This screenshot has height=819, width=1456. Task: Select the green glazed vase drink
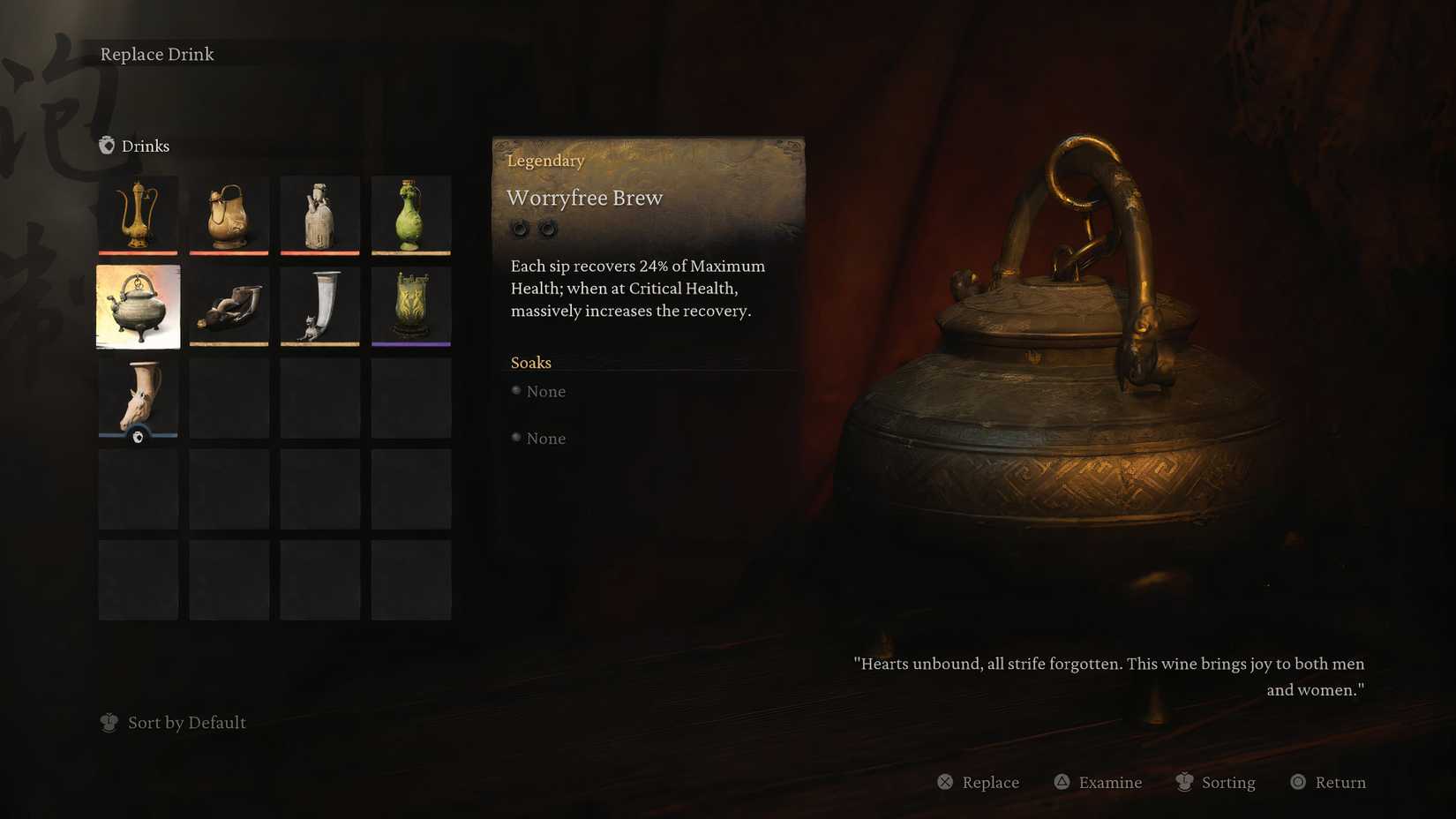point(411,214)
